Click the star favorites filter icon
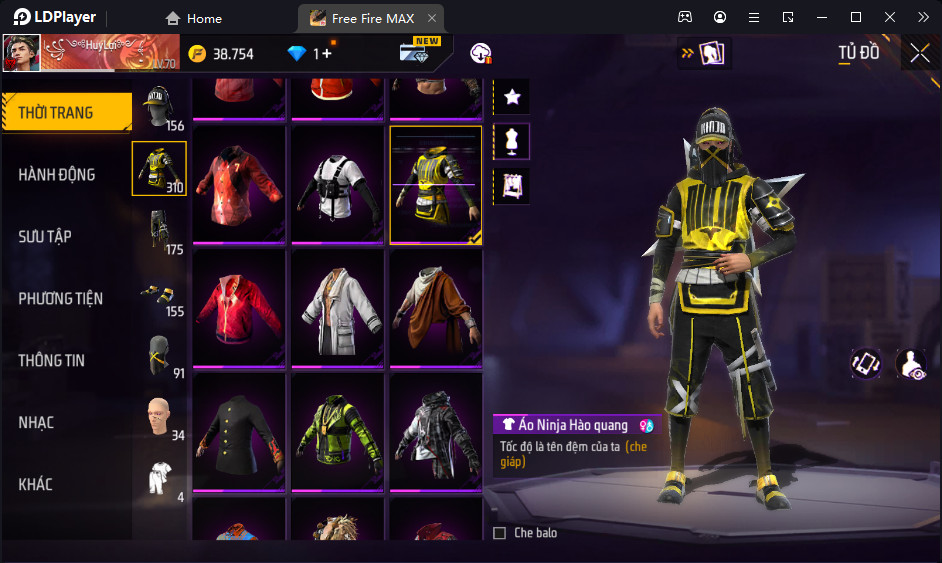942x563 pixels. [512, 97]
